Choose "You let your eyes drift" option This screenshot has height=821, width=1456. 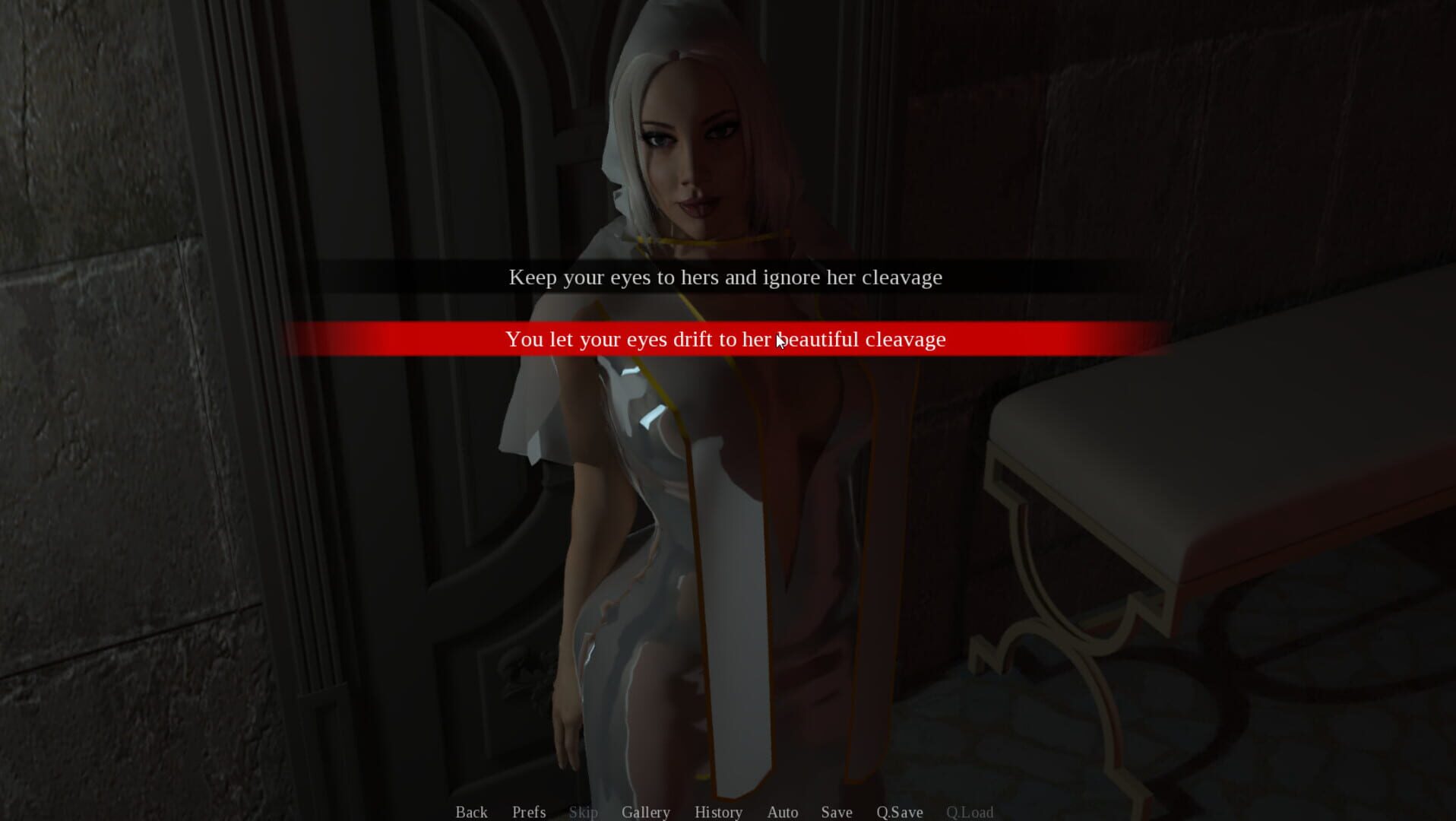click(x=726, y=340)
